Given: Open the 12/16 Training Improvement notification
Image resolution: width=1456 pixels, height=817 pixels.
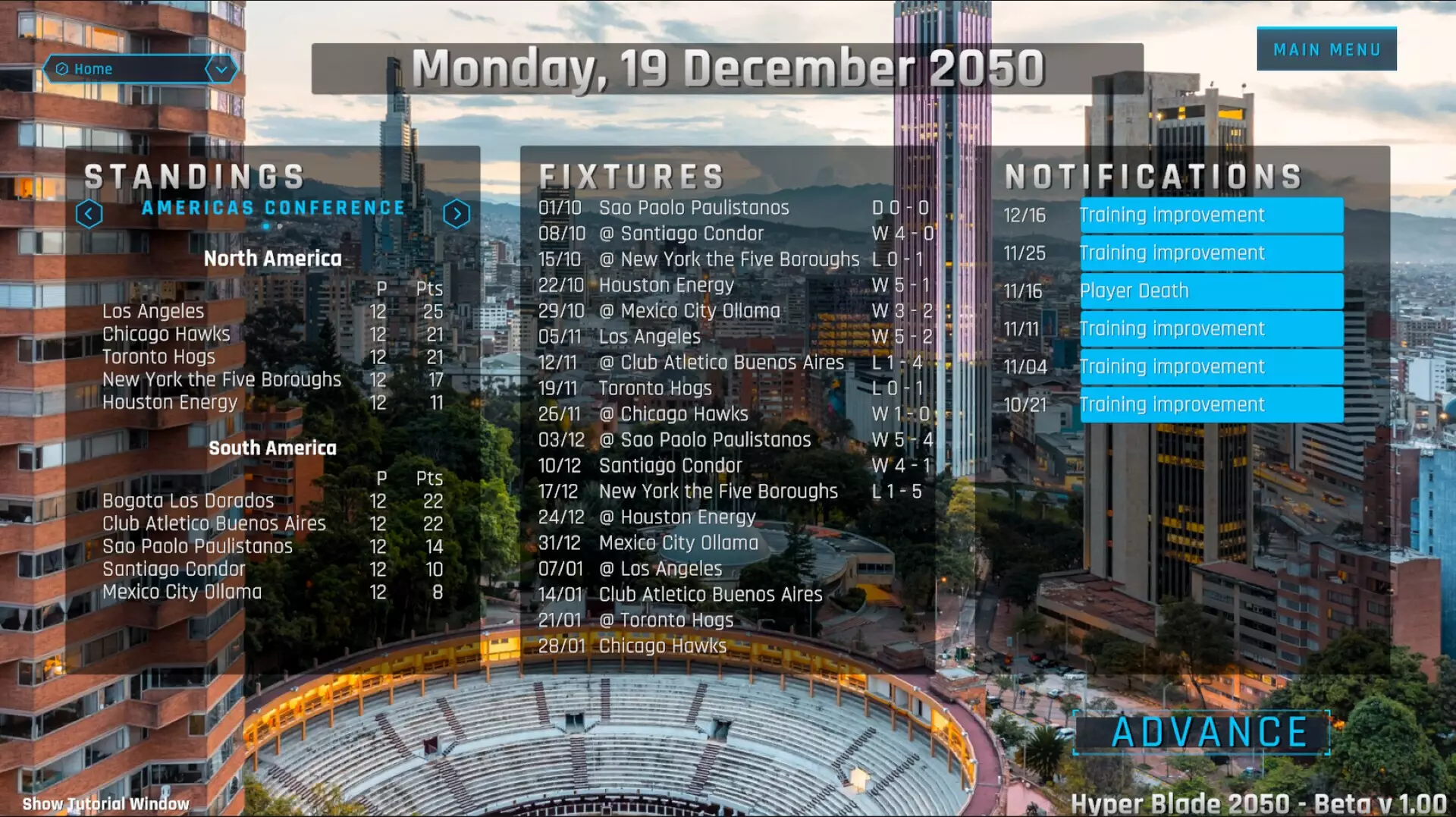Looking at the screenshot, I should [x=1210, y=215].
